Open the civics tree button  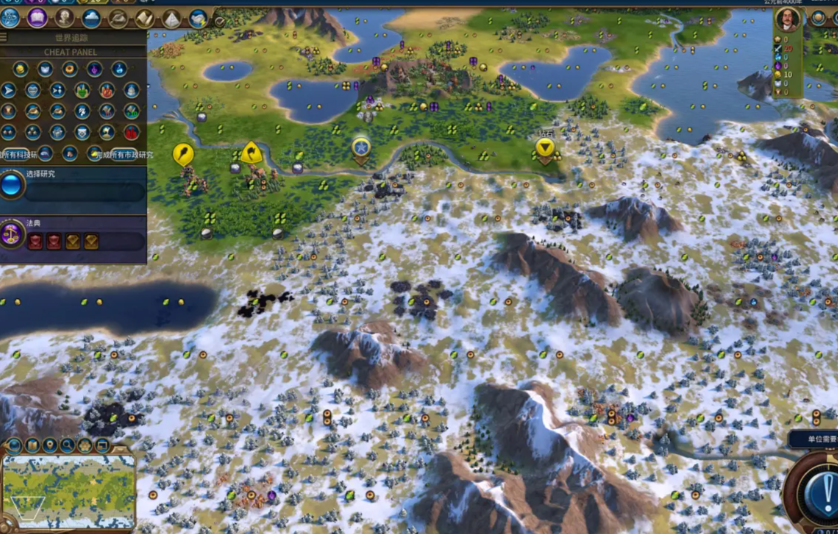coord(38,17)
